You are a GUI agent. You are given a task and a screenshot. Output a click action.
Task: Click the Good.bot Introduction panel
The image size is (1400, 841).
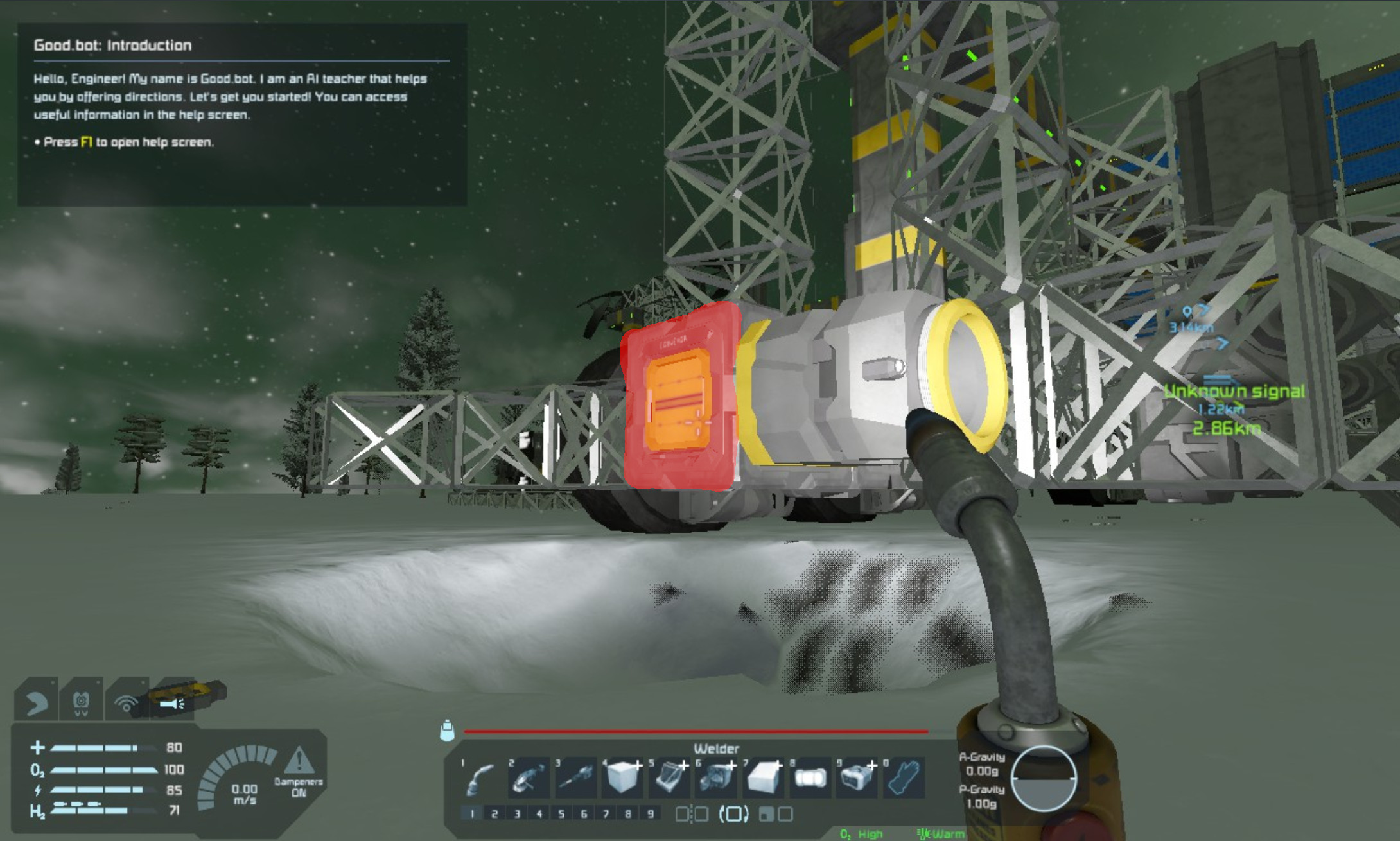241,114
